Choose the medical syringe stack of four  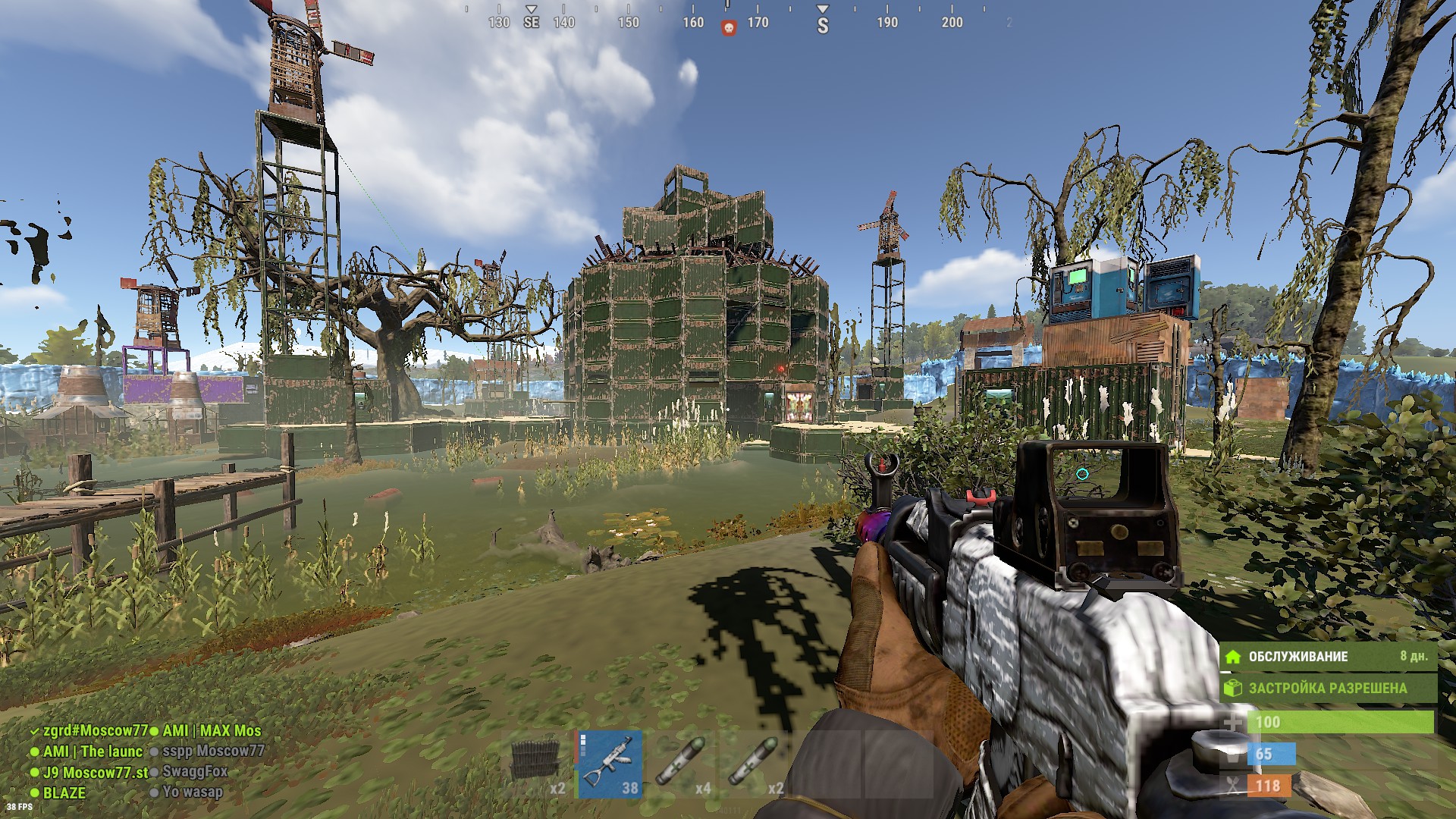point(682,764)
